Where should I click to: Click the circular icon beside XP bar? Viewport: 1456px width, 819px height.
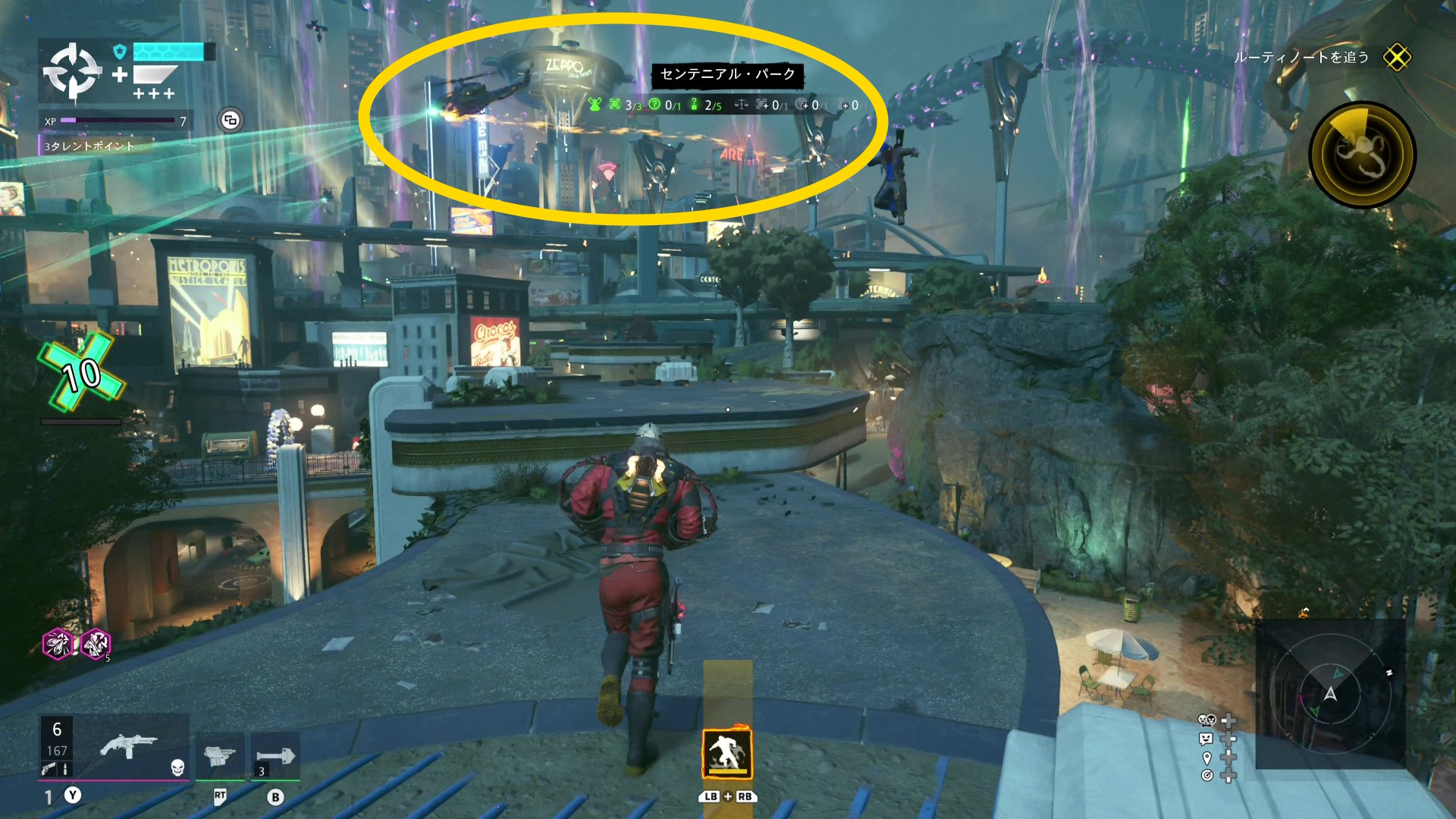pos(231,121)
